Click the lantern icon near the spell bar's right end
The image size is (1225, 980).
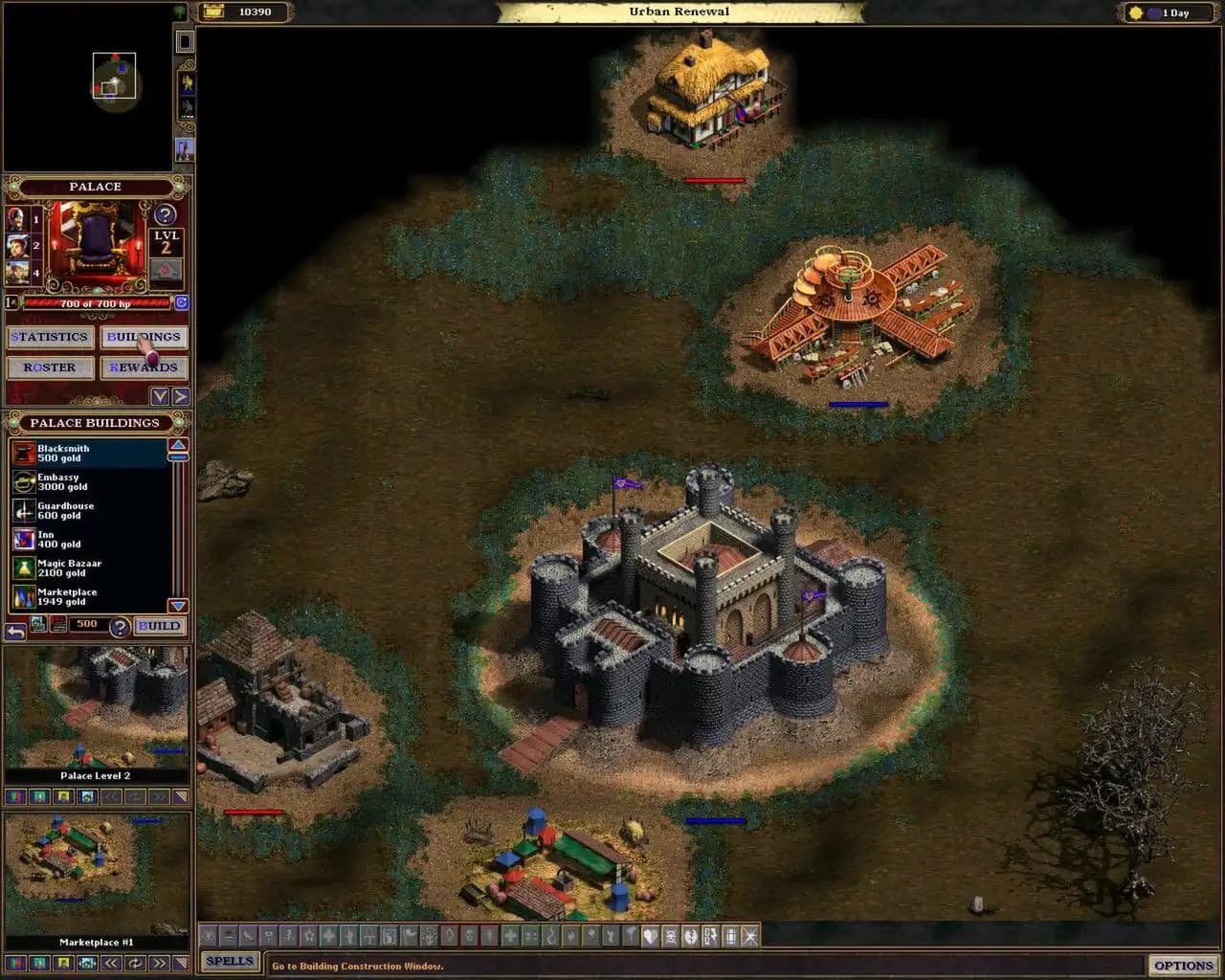728,938
